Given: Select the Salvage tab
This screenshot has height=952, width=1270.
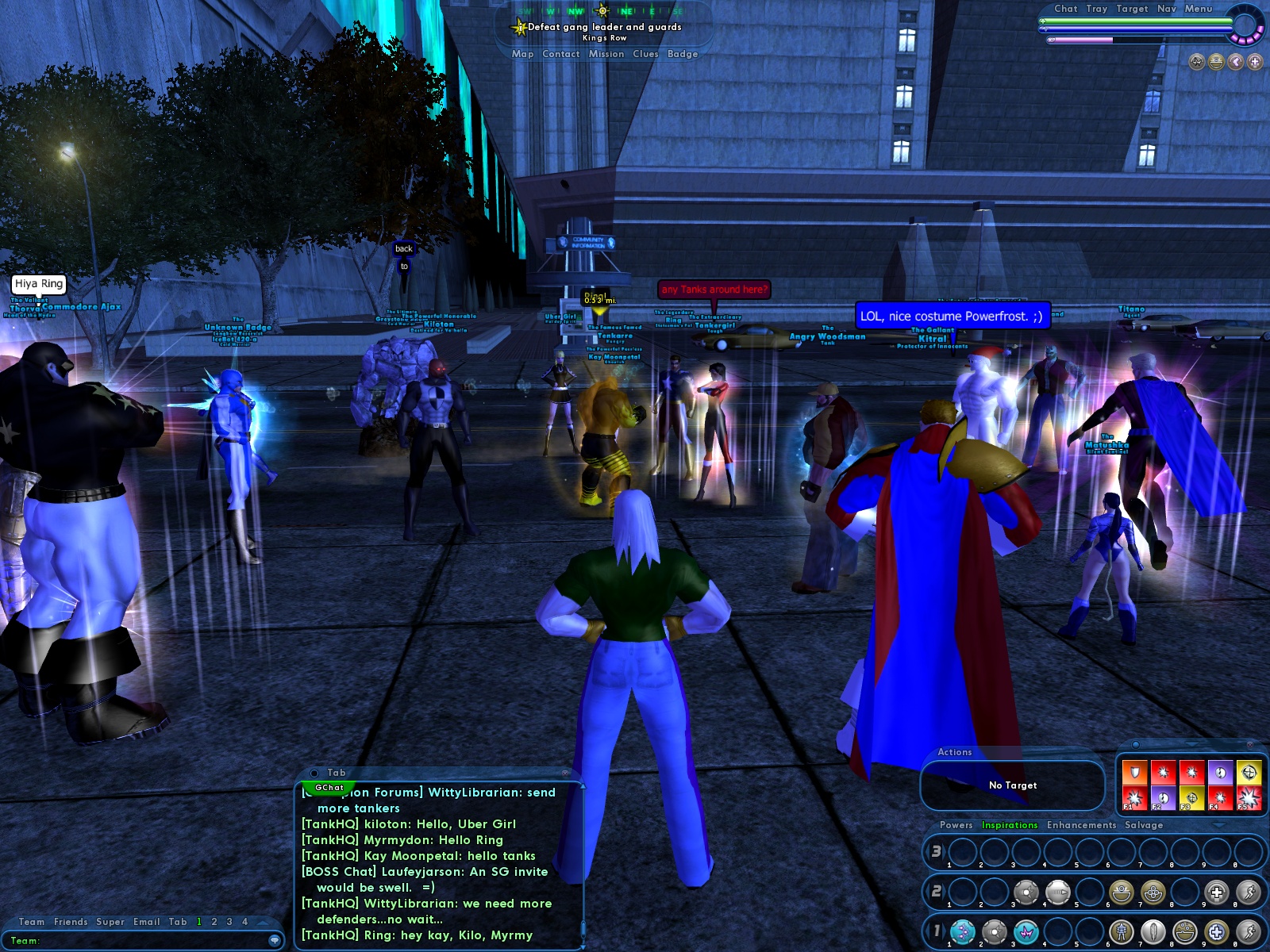Looking at the screenshot, I should 1144,825.
